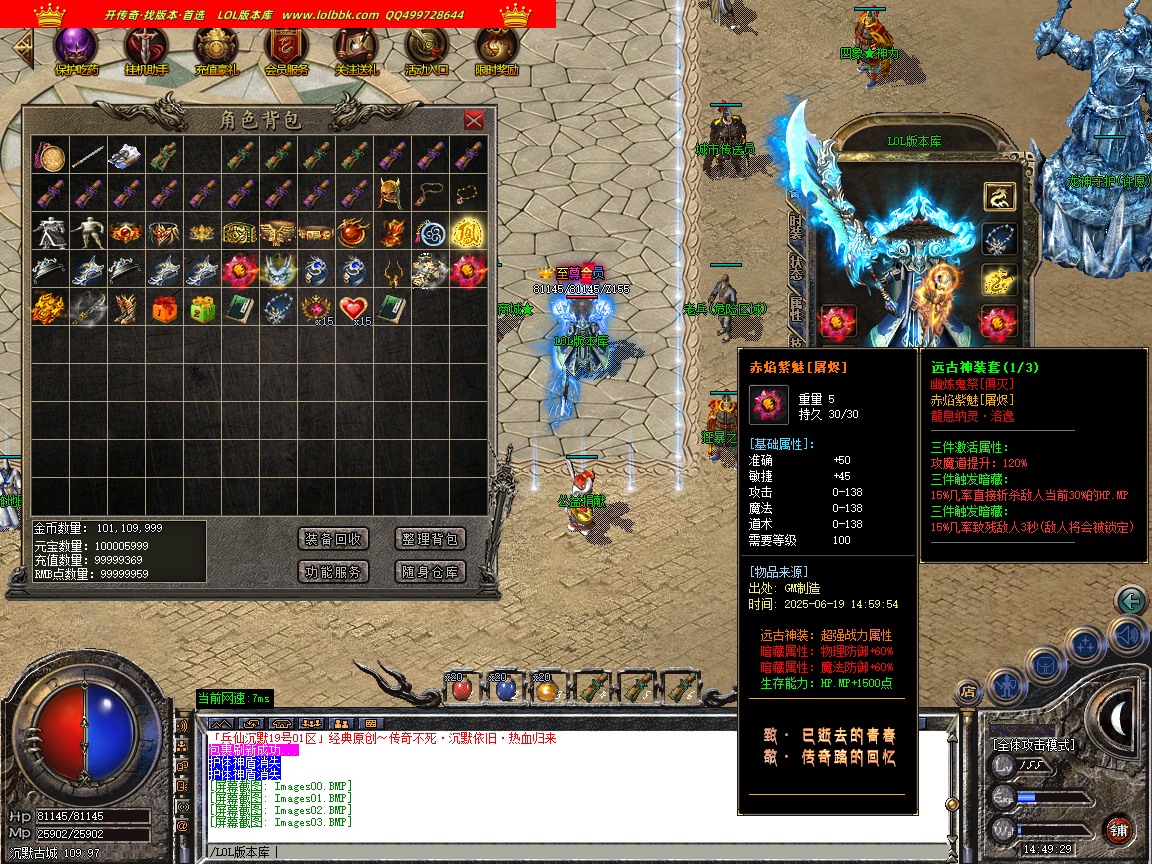Sort the bag with 整理背包
Image resolution: width=1152 pixels, height=864 pixels.
[430, 539]
